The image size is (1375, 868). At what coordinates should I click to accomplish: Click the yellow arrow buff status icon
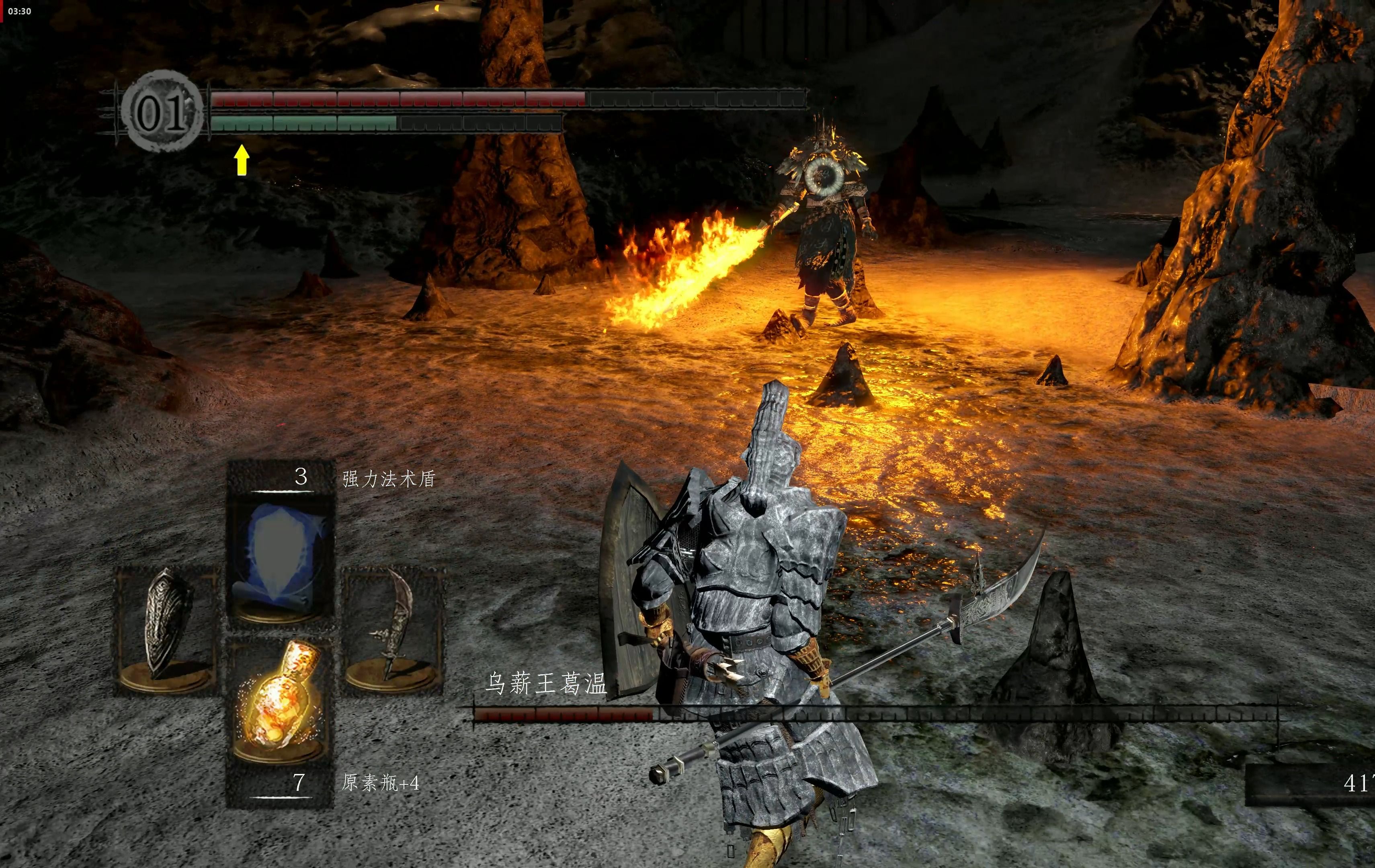[242, 159]
